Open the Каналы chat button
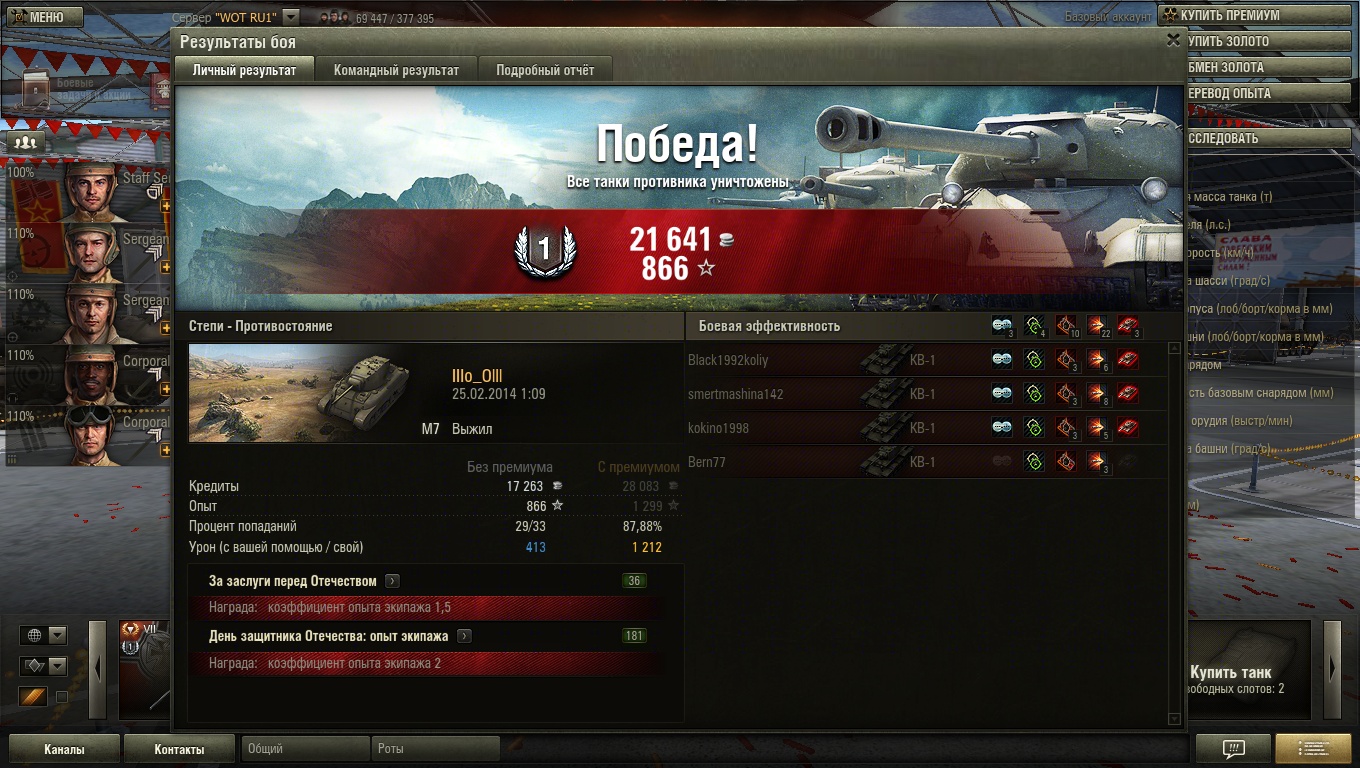Image resolution: width=1360 pixels, height=768 pixels. tap(64, 749)
